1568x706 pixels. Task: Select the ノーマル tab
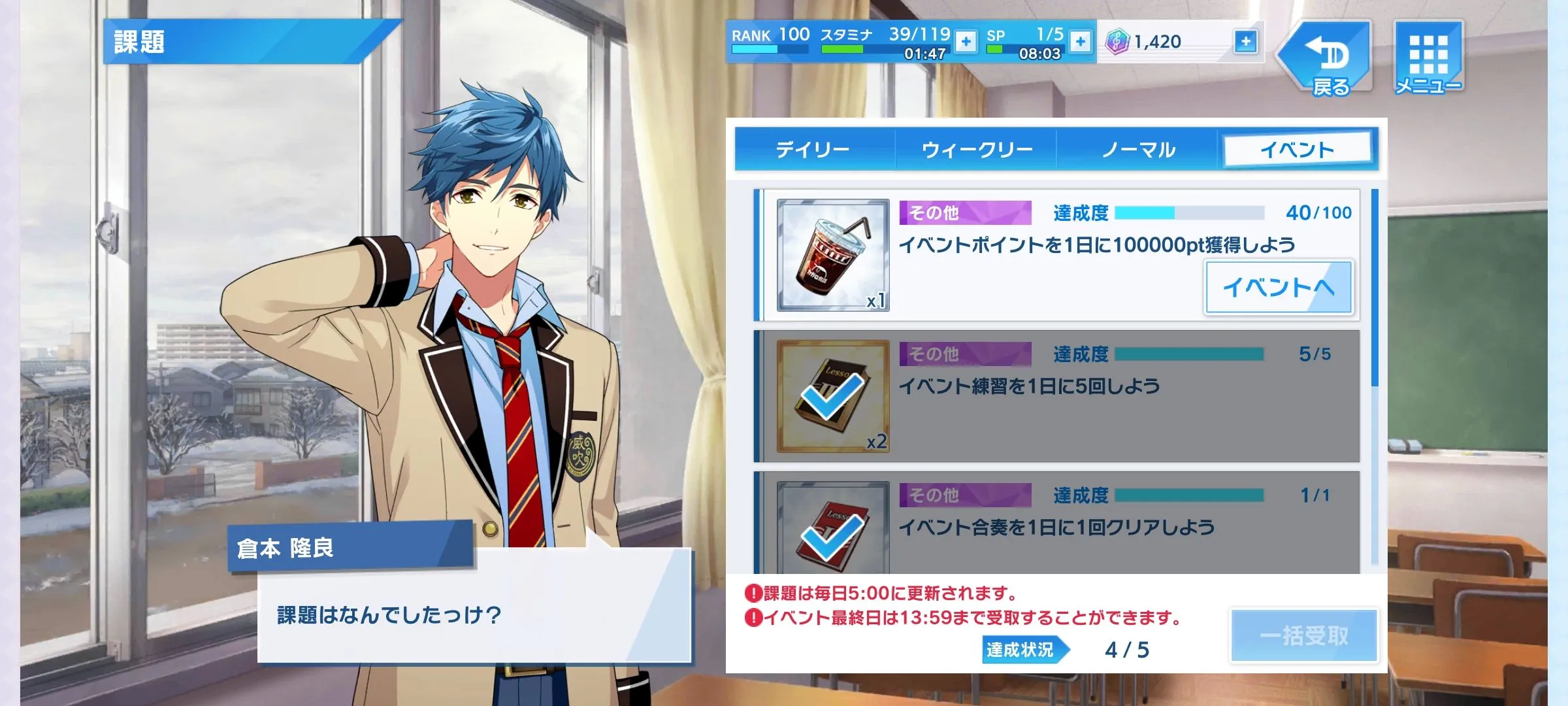(1138, 150)
